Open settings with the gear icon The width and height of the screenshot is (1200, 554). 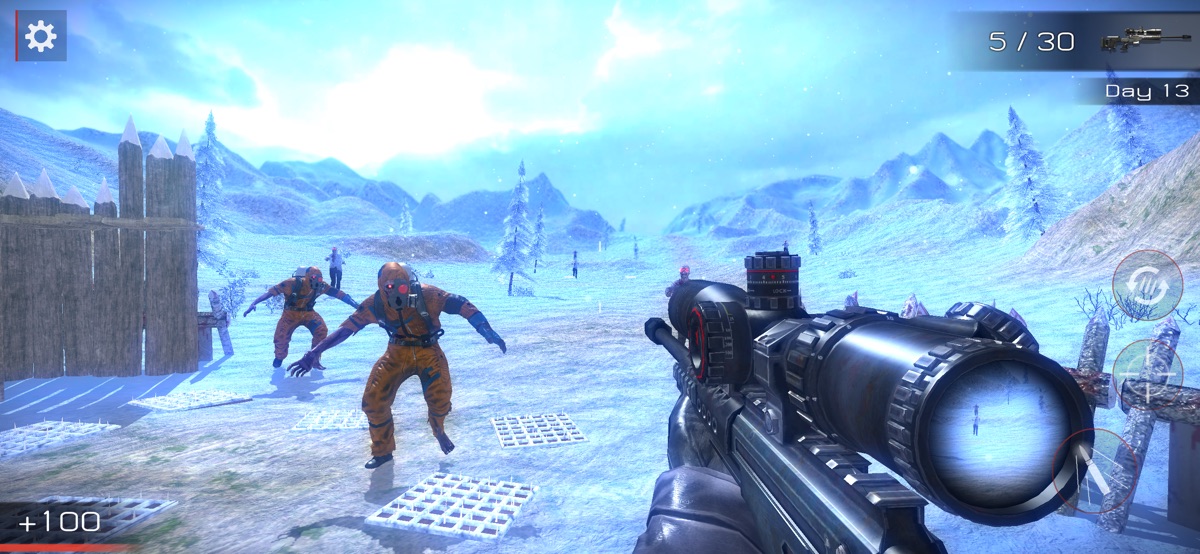[x=41, y=37]
